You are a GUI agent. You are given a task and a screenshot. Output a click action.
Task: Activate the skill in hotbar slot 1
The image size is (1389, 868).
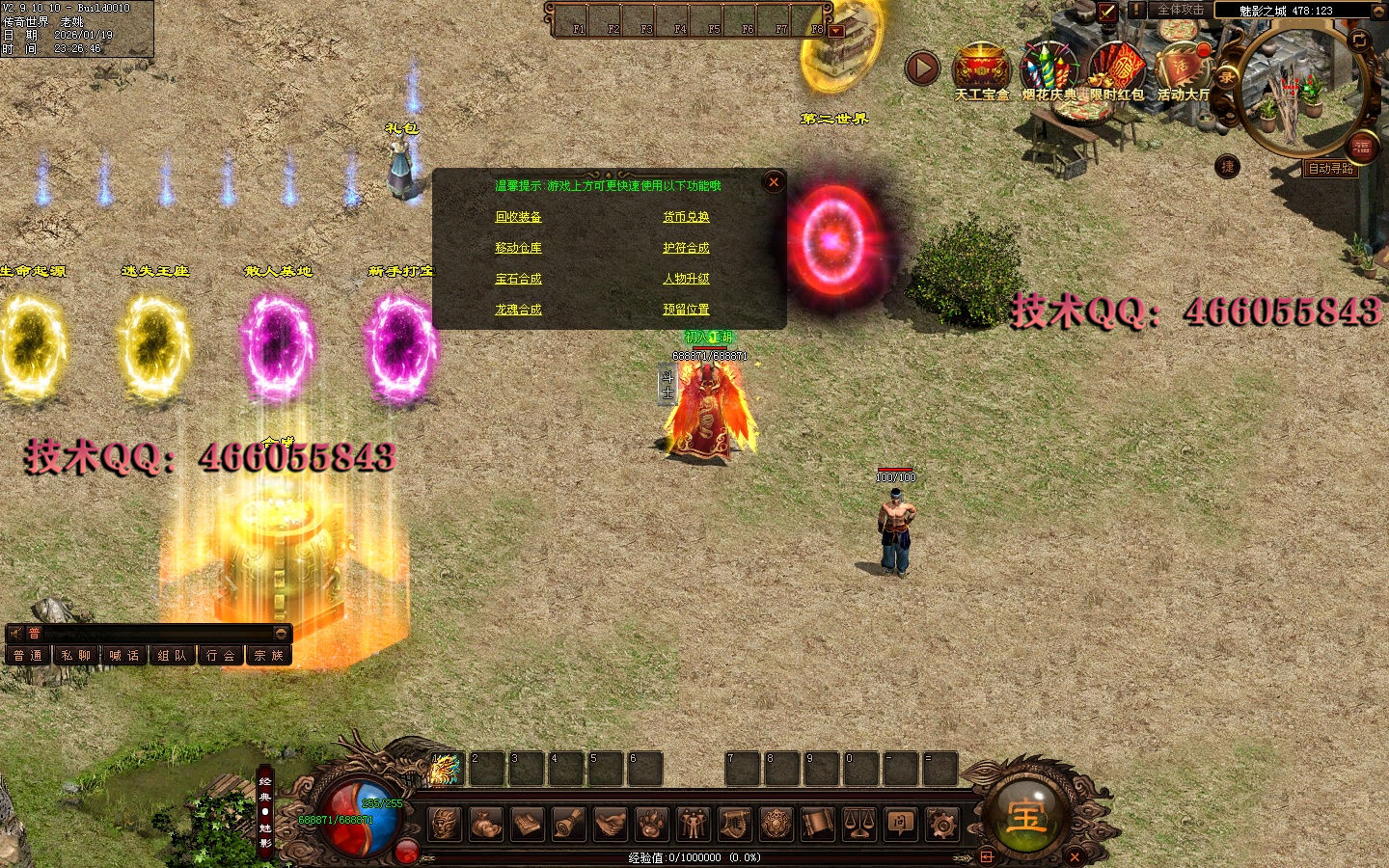point(445,769)
